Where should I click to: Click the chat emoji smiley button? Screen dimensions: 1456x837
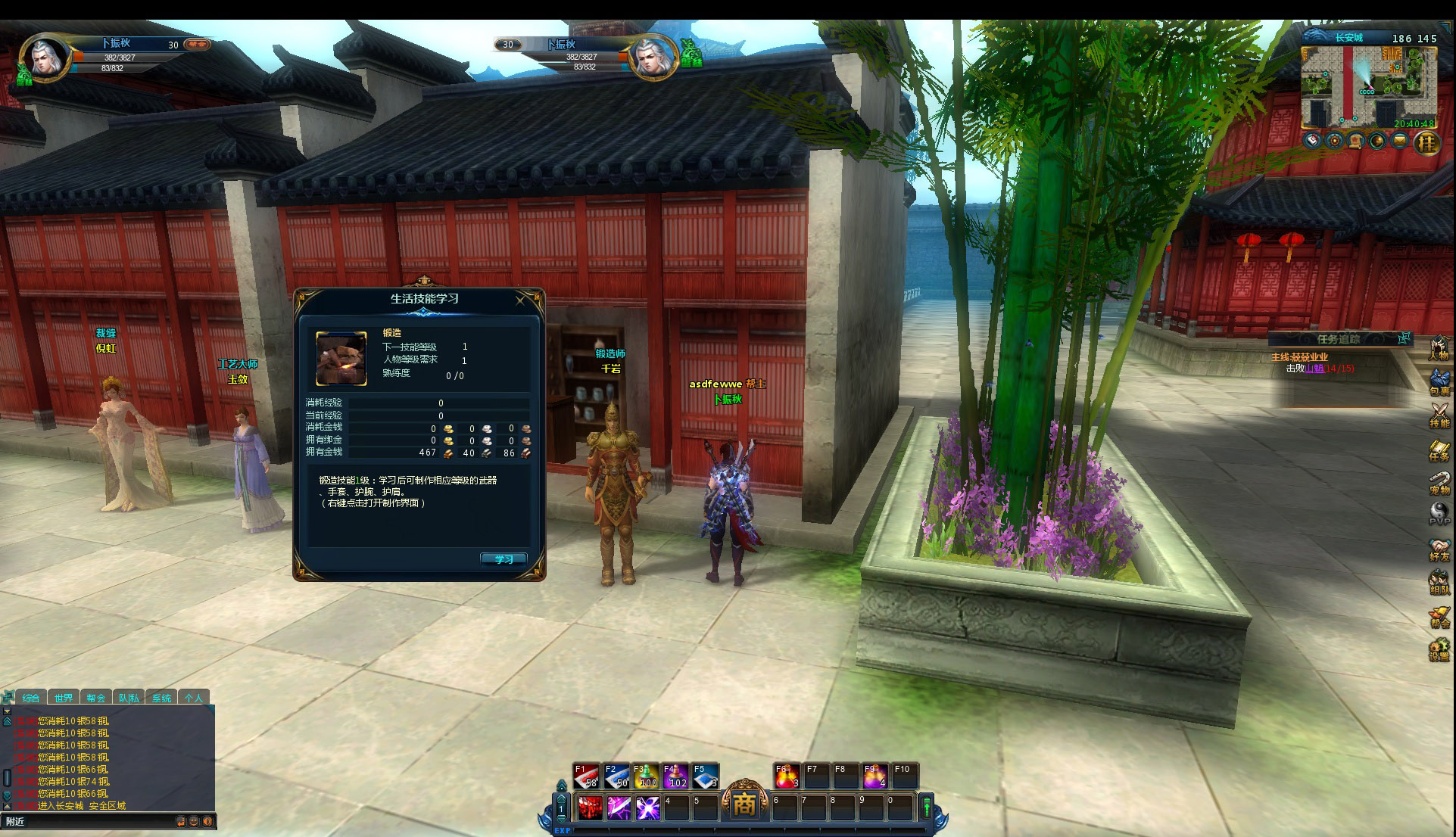coord(194,821)
